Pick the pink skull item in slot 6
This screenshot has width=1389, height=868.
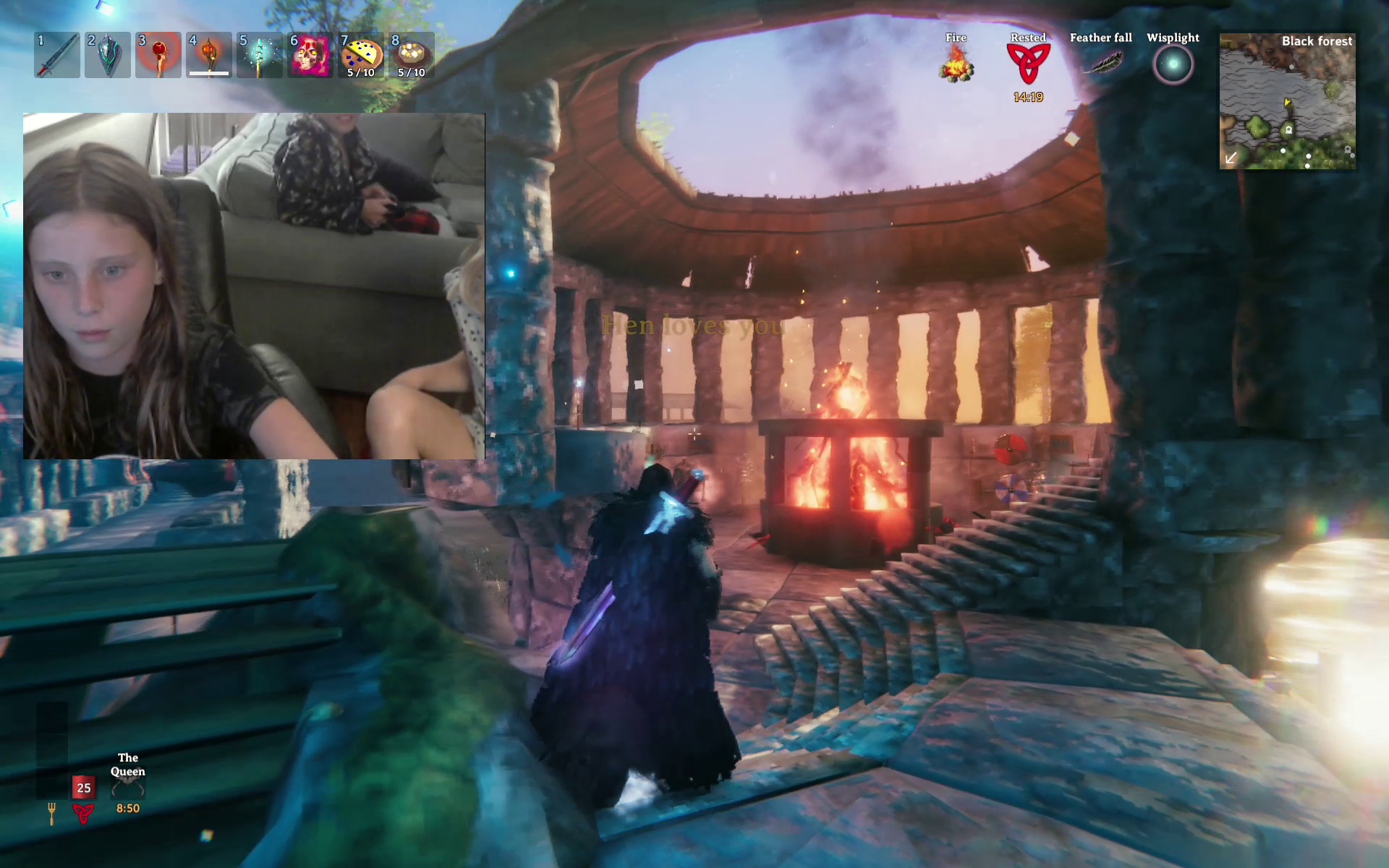coord(310,55)
